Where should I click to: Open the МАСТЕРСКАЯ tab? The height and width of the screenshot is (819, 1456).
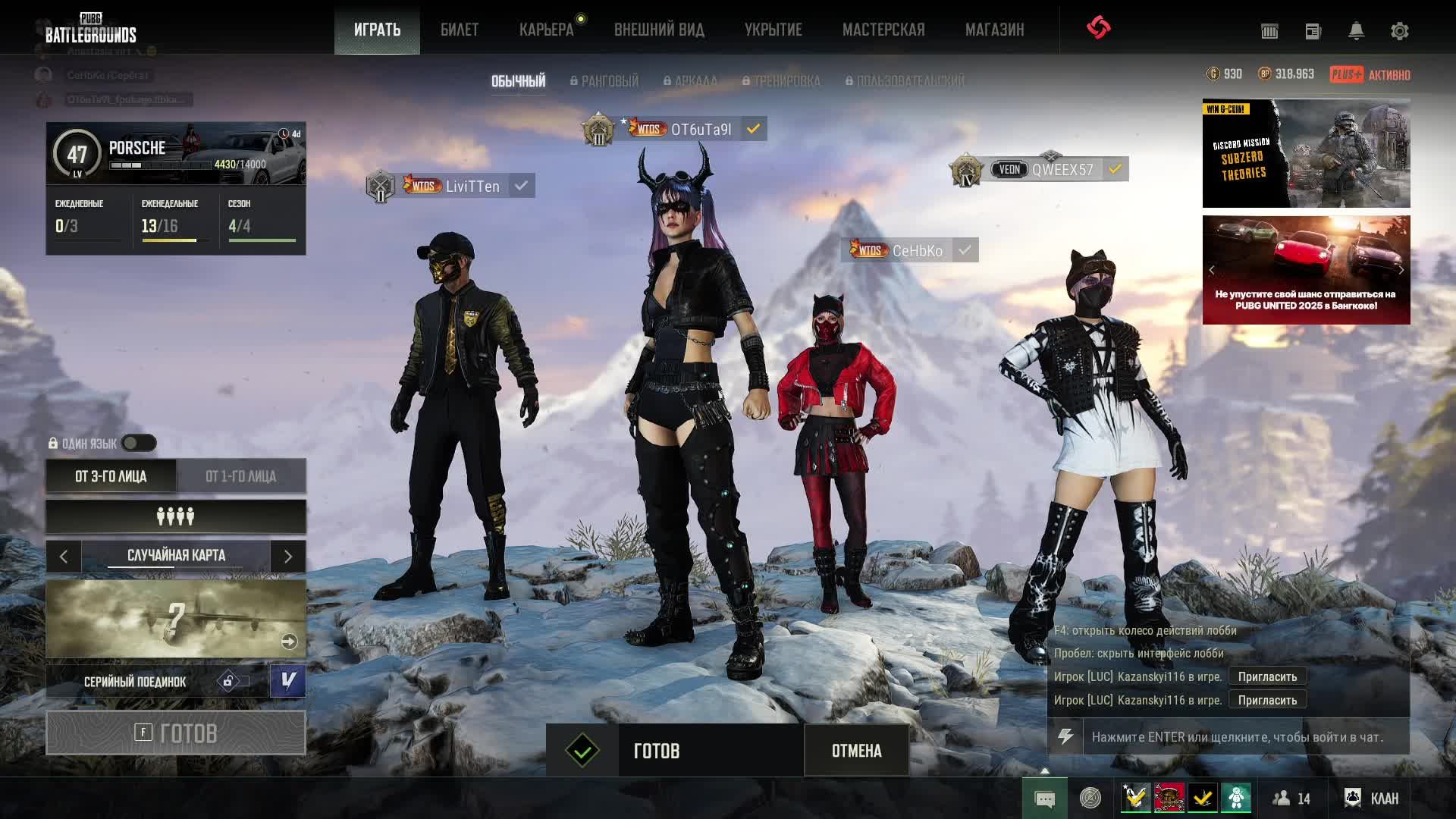click(x=883, y=30)
